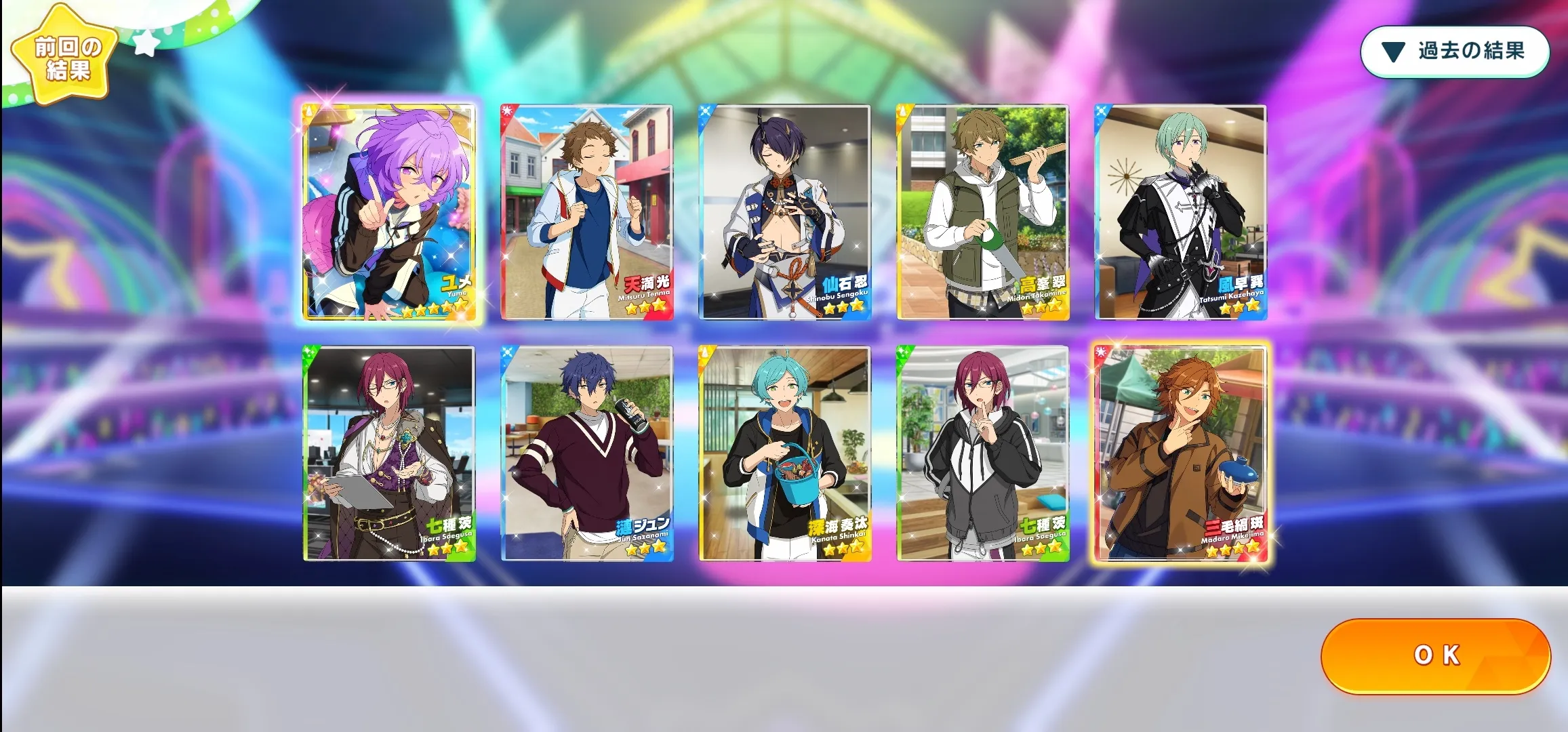Select the purple-haired Yume card

[388, 212]
